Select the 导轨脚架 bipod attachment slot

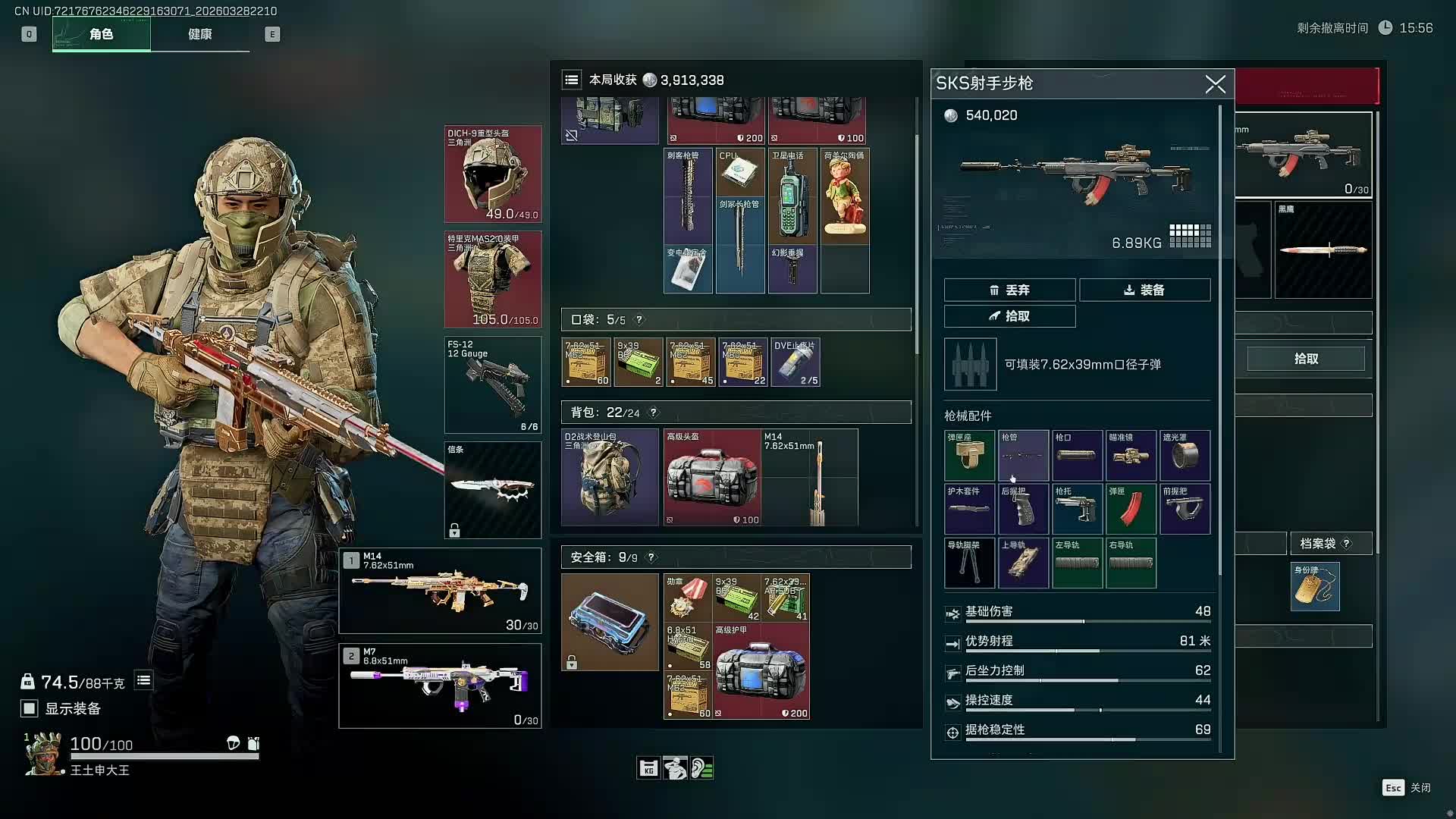click(x=969, y=563)
